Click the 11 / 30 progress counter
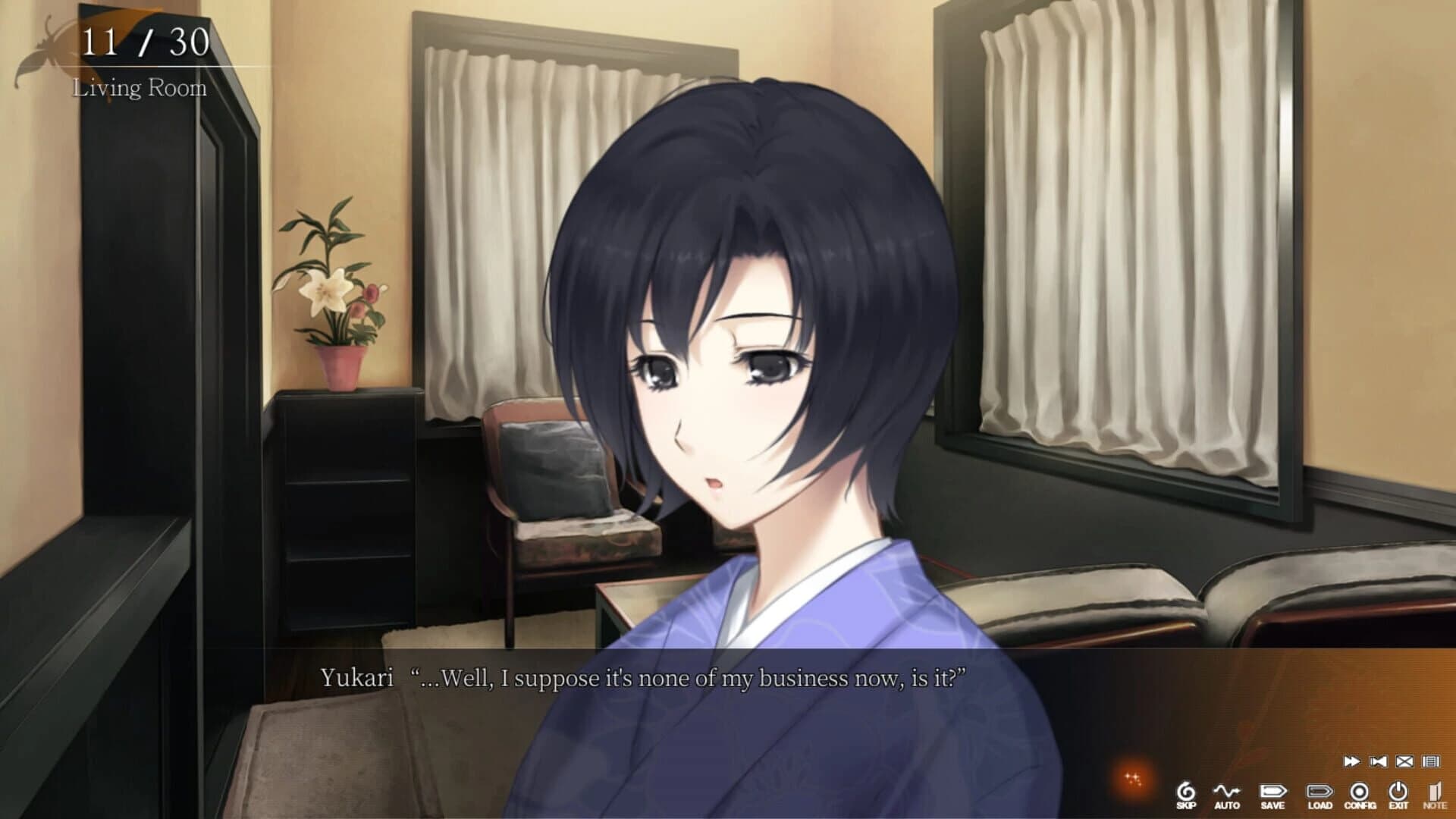Image resolution: width=1456 pixels, height=819 pixels. [144, 42]
